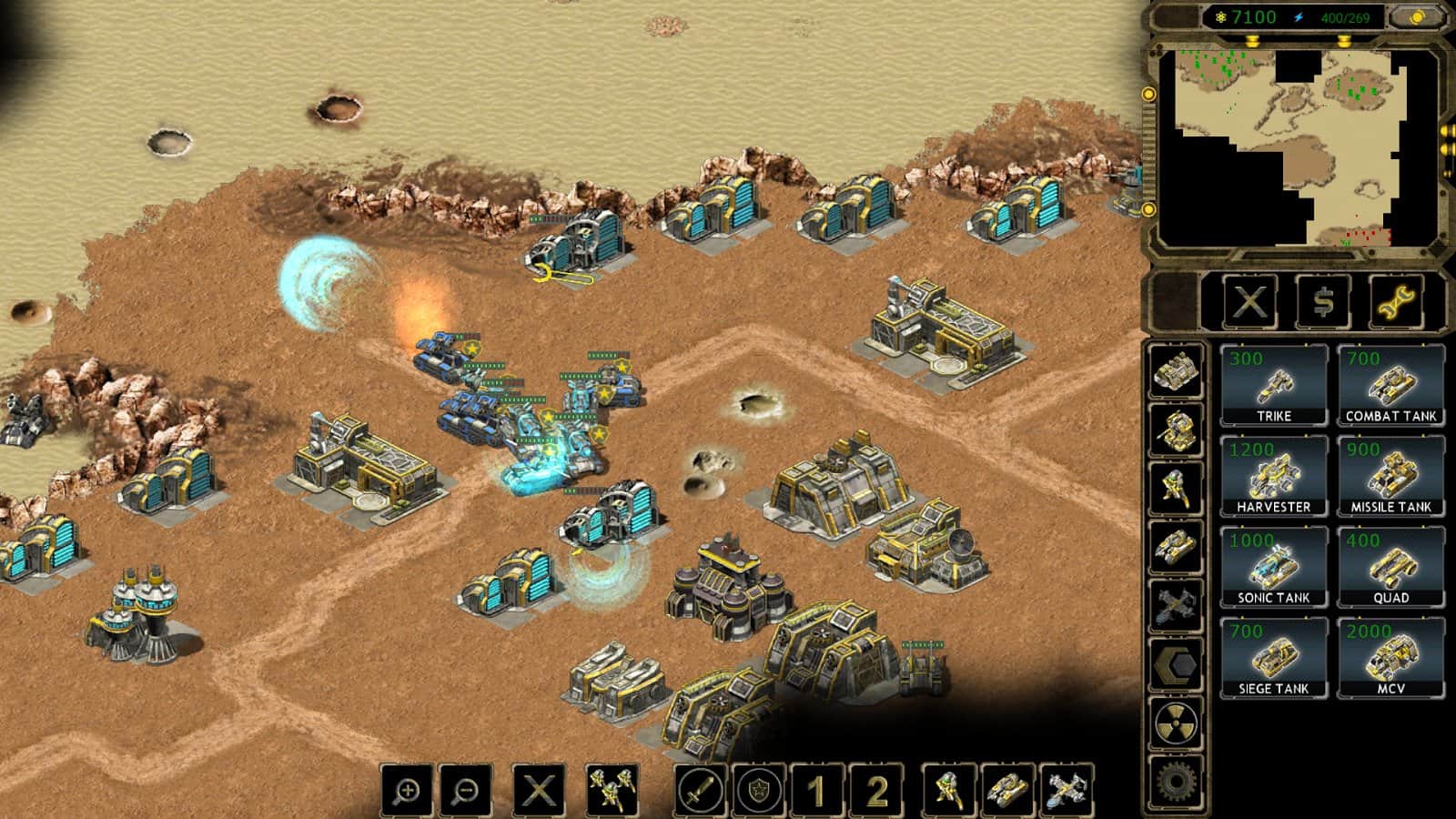Open the repair wrench tool
This screenshot has width=1456, height=819.
[x=1399, y=303]
